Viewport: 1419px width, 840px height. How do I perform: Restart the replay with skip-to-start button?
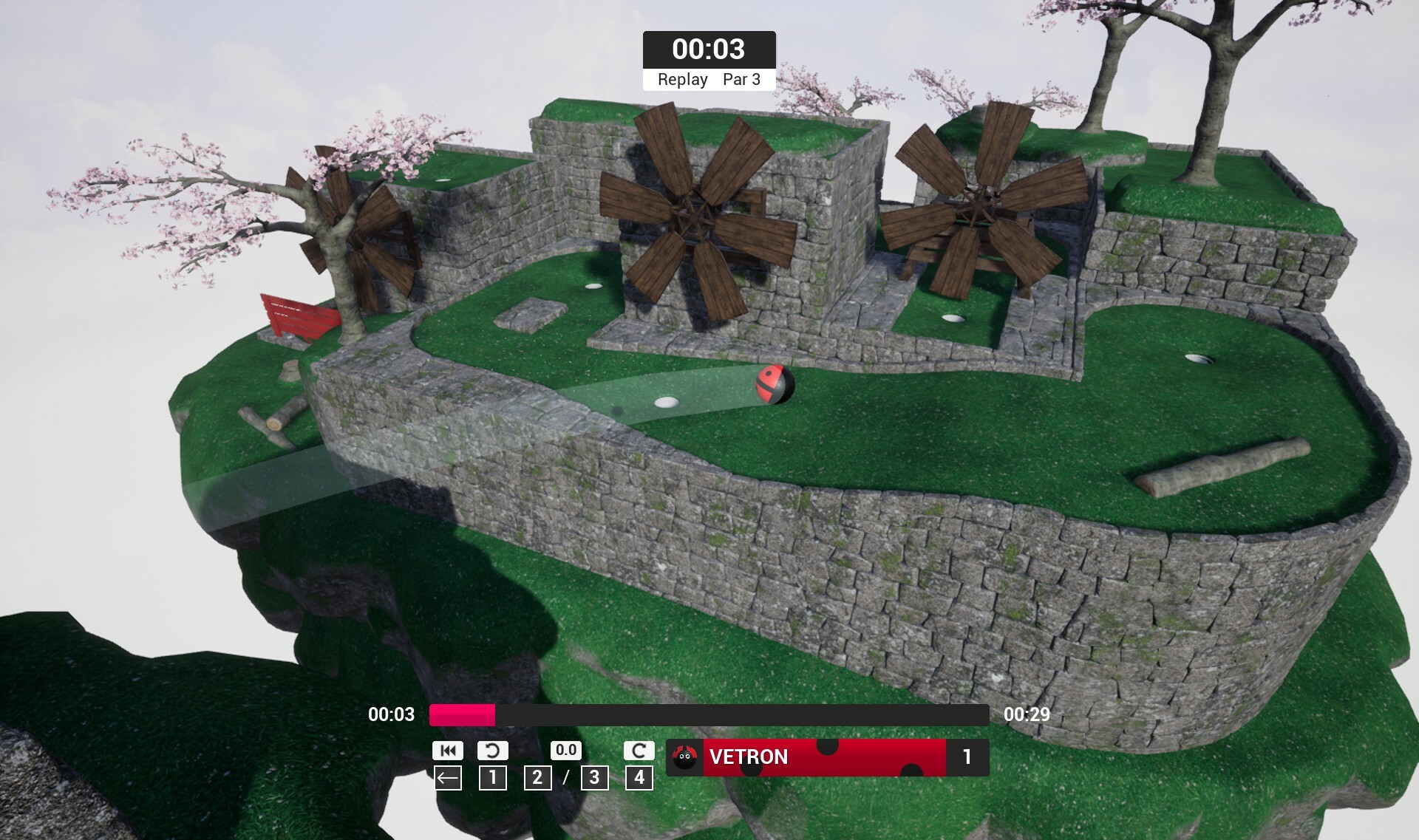pos(447,751)
